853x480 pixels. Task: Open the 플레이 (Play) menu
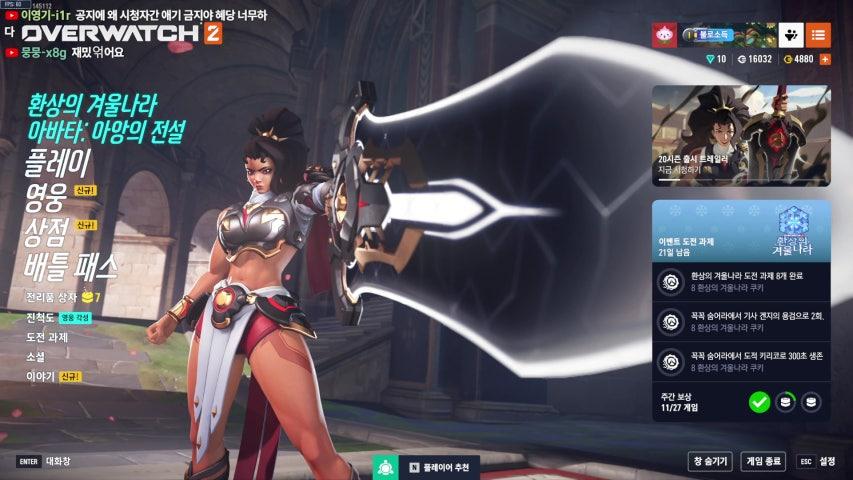pos(58,162)
